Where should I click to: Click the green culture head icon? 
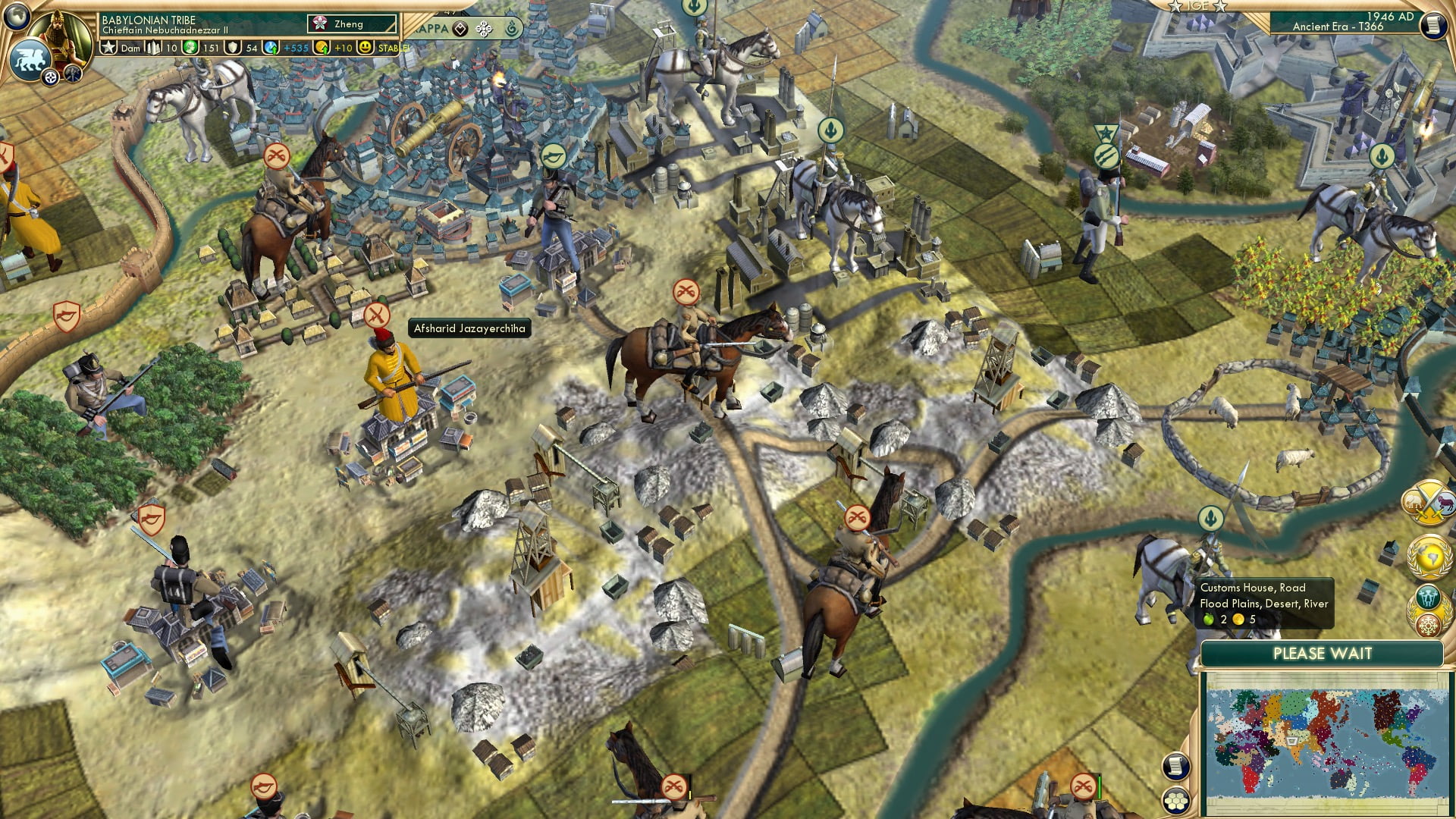[x=191, y=48]
